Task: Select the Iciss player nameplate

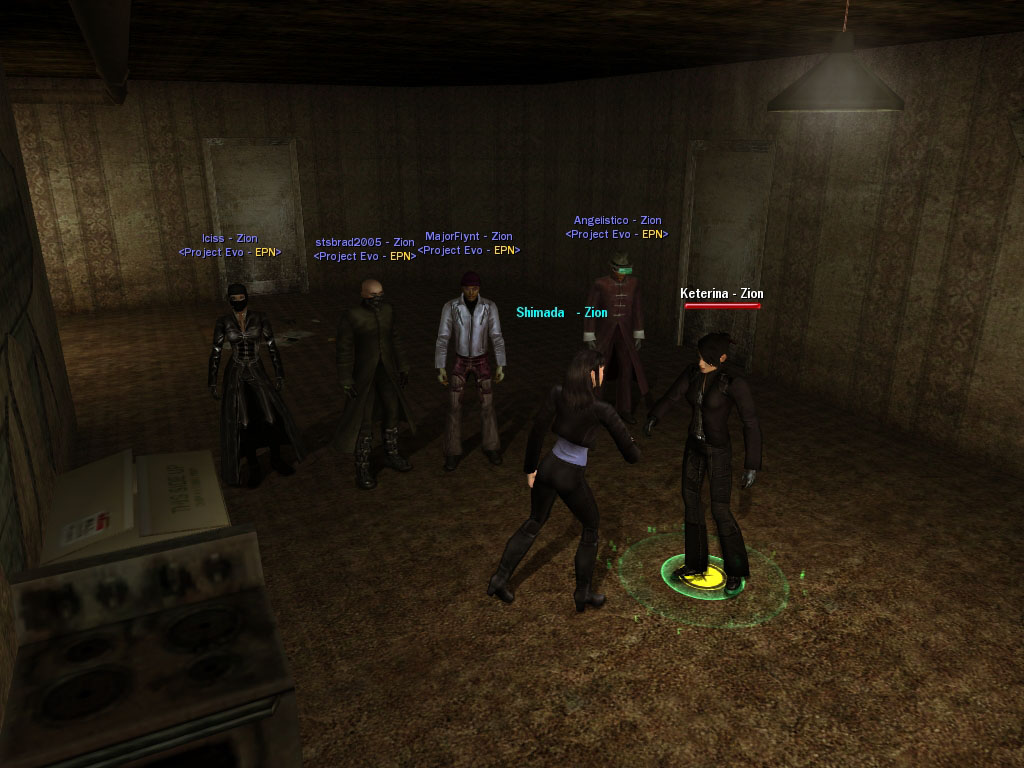Action: pyautogui.click(x=229, y=239)
